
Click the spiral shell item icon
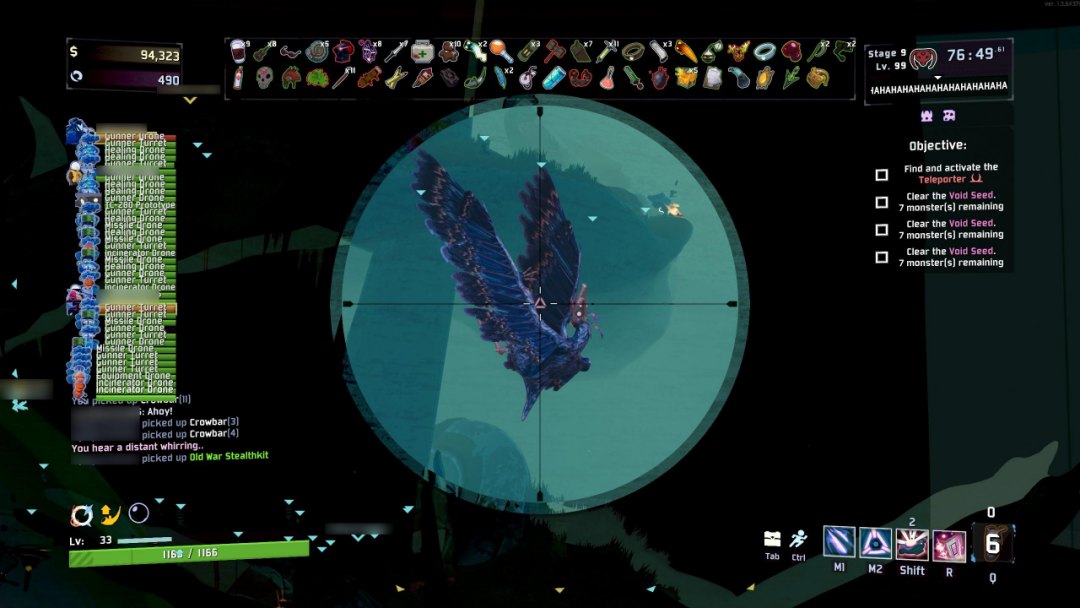pyautogui.click(x=317, y=51)
